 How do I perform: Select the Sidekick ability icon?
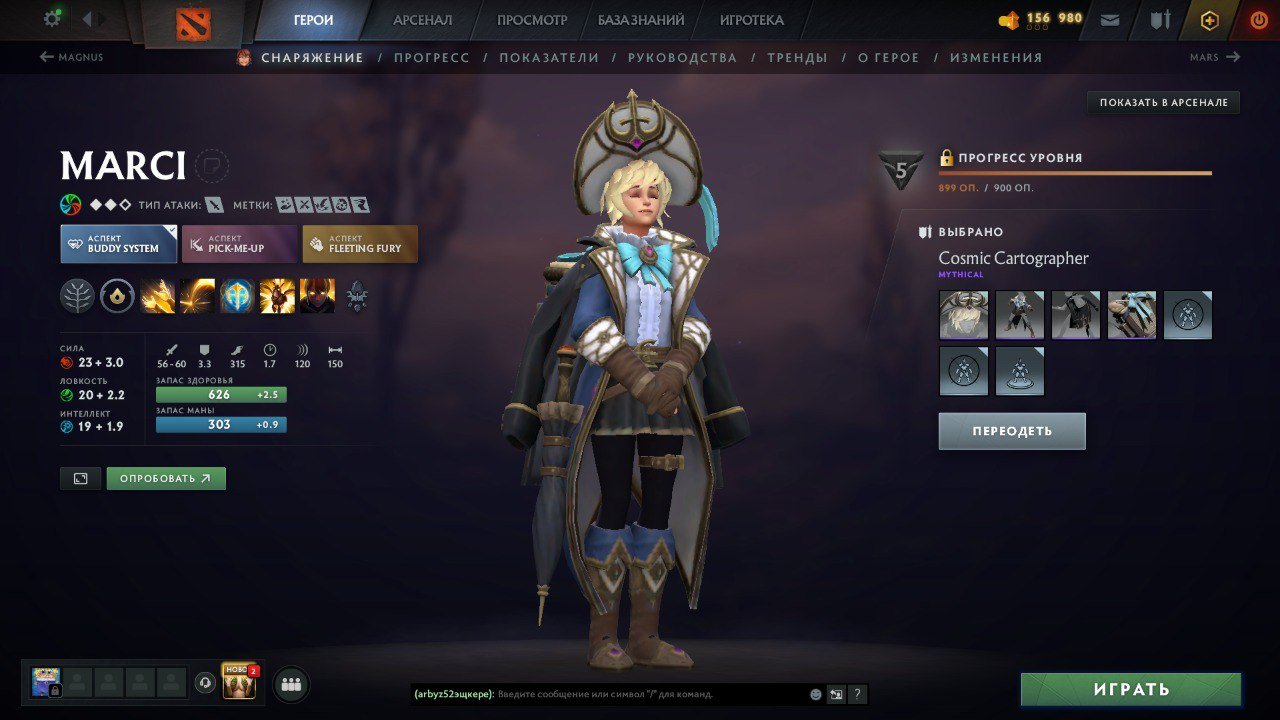(x=238, y=296)
